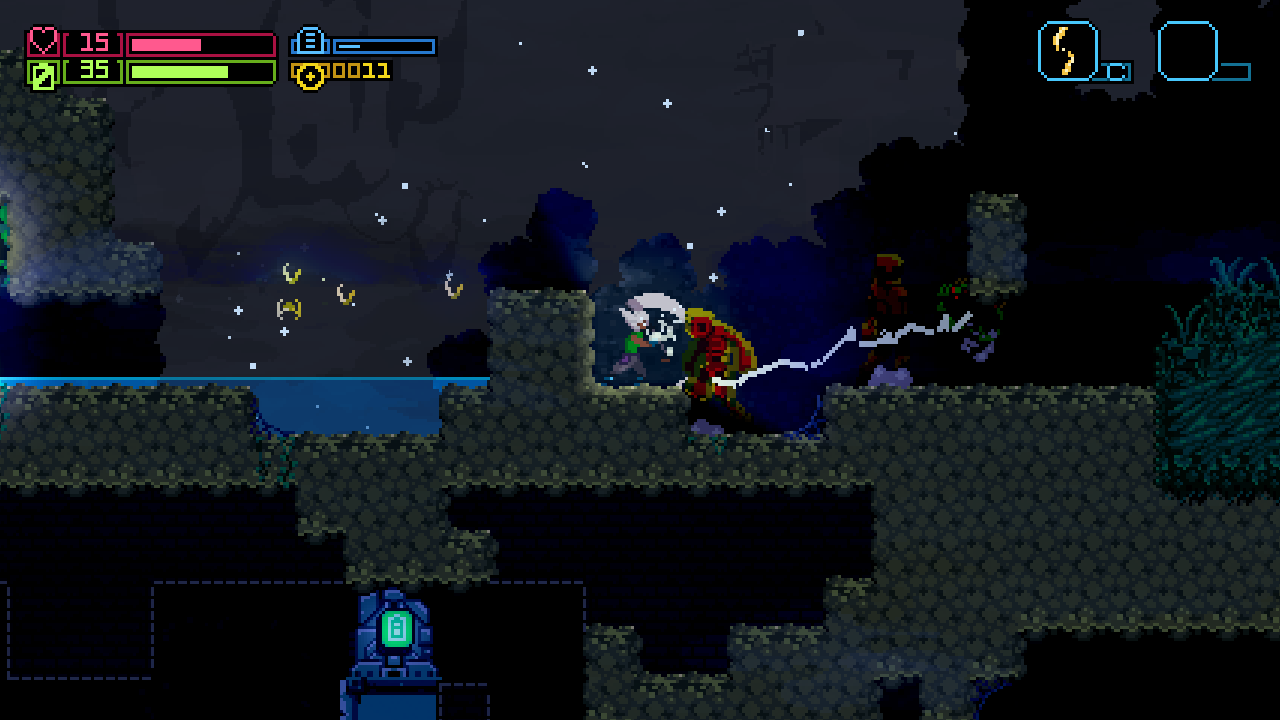Click the gold coin currency icon
Screen dimensions: 1280x720
313,71
